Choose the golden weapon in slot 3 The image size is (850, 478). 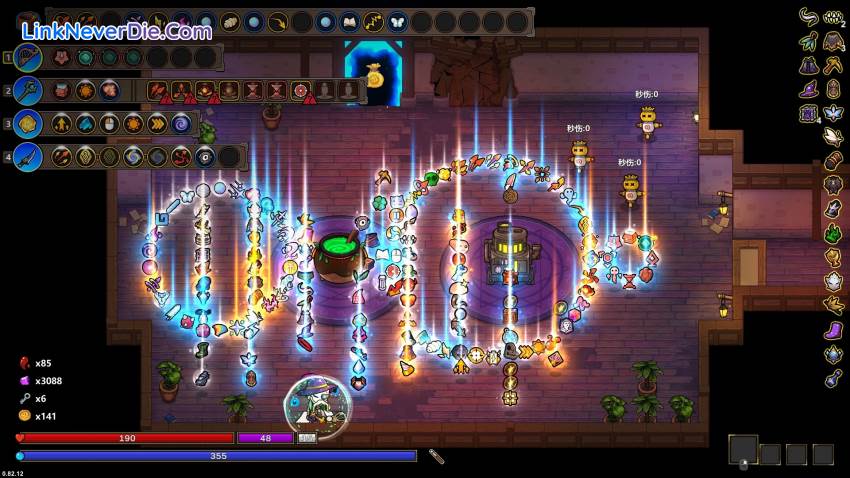[28, 124]
